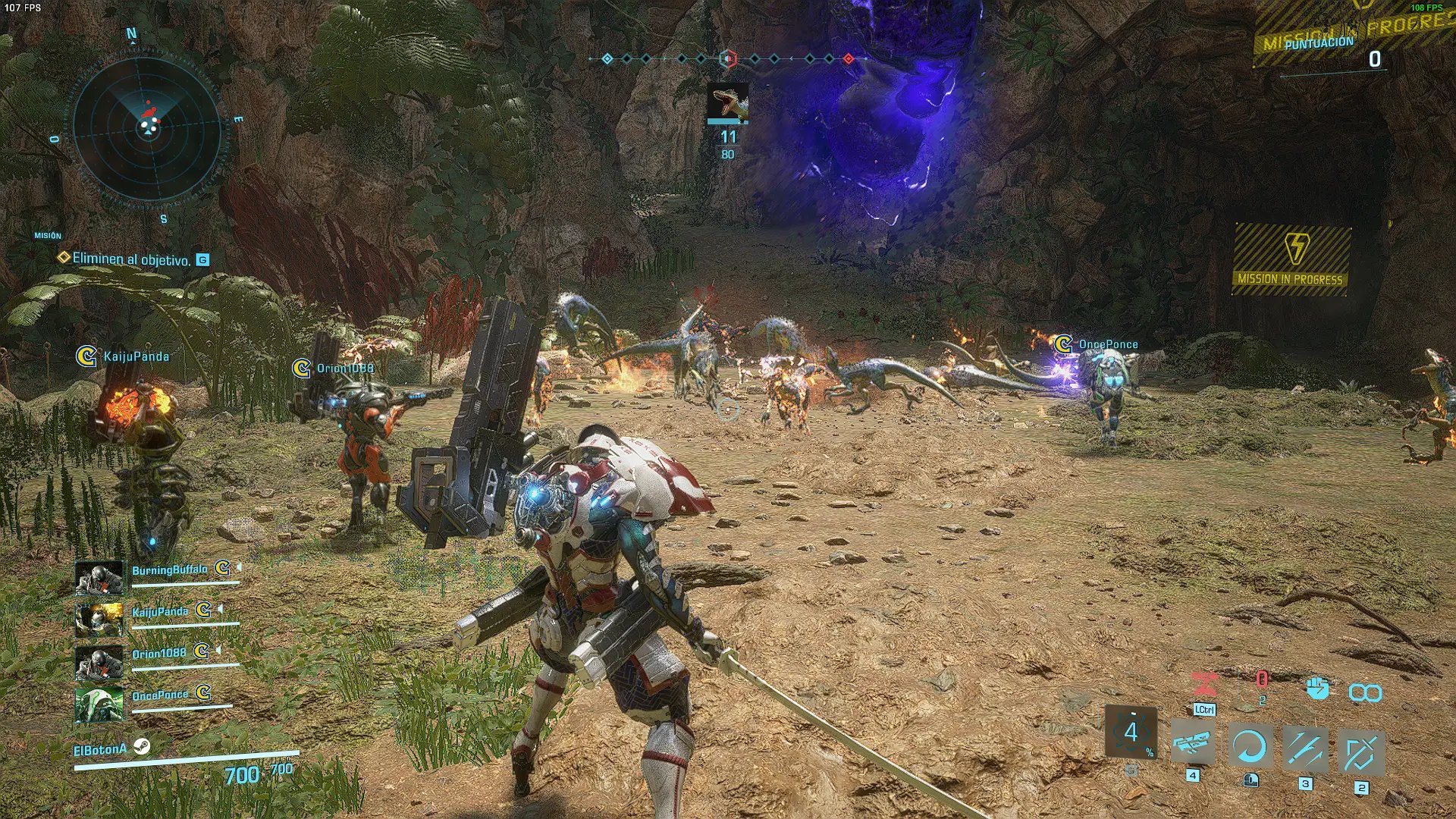This screenshot has height=819, width=1456.
Task: Click the fist melee icon
Action: point(1318,688)
